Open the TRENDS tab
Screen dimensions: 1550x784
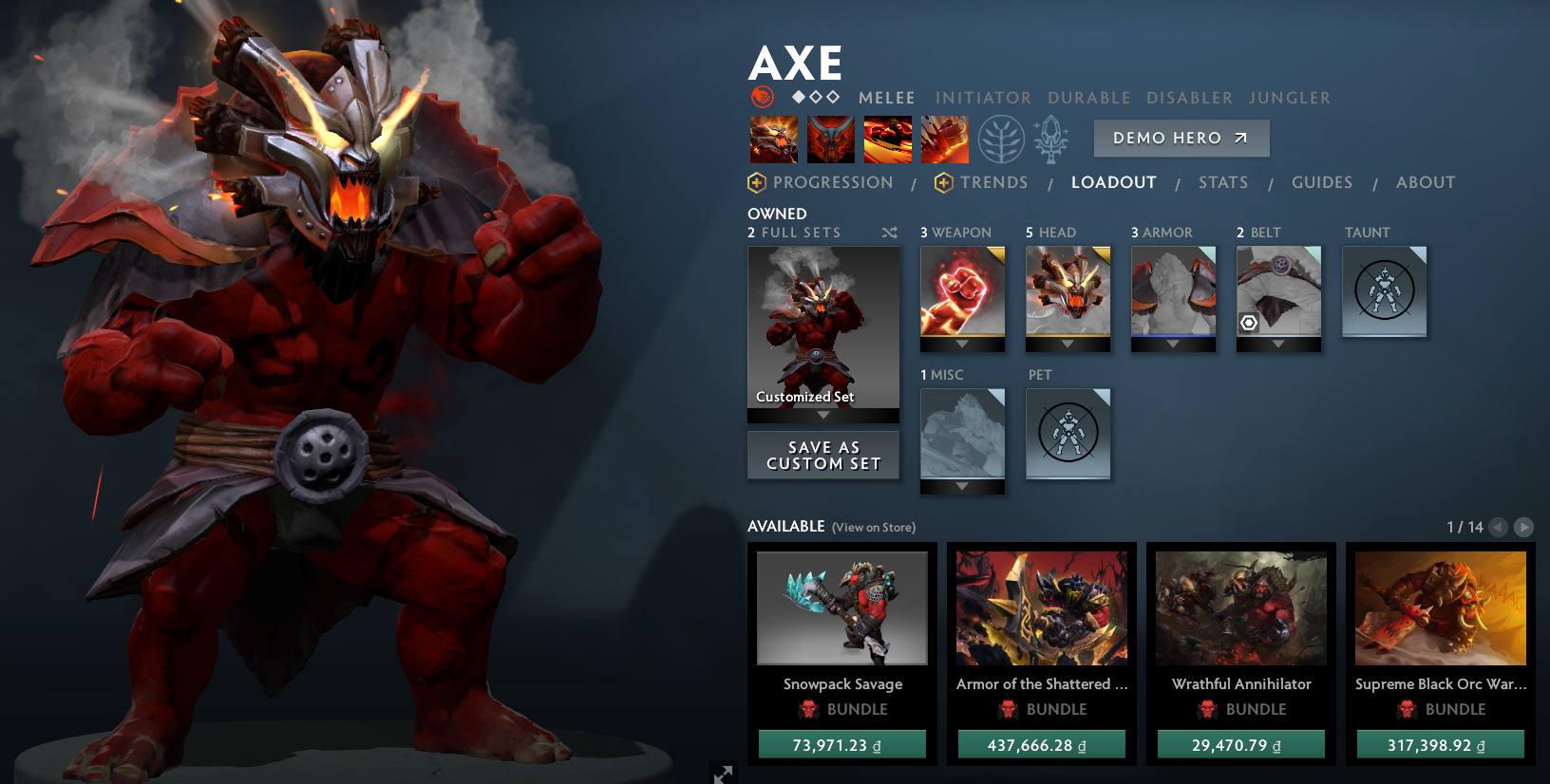tap(994, 182)
